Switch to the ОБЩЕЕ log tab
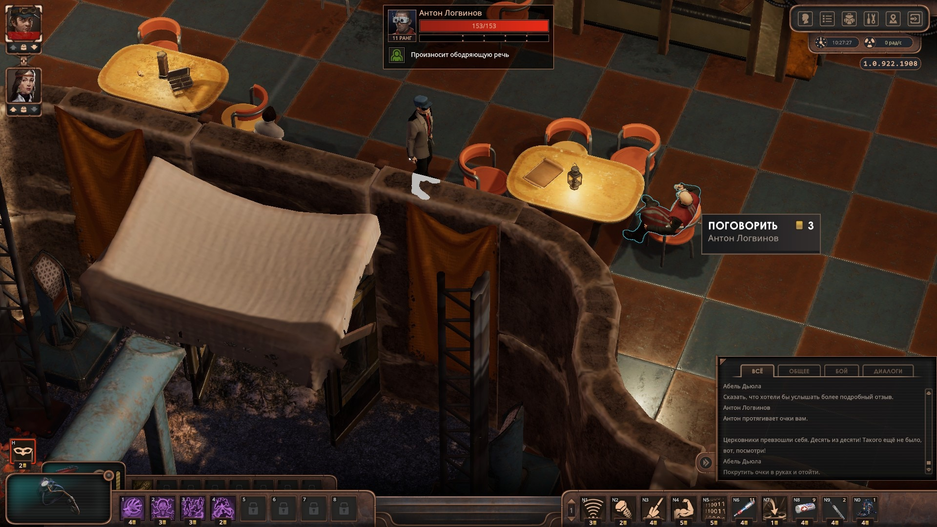937x527 pixels. 799,371
